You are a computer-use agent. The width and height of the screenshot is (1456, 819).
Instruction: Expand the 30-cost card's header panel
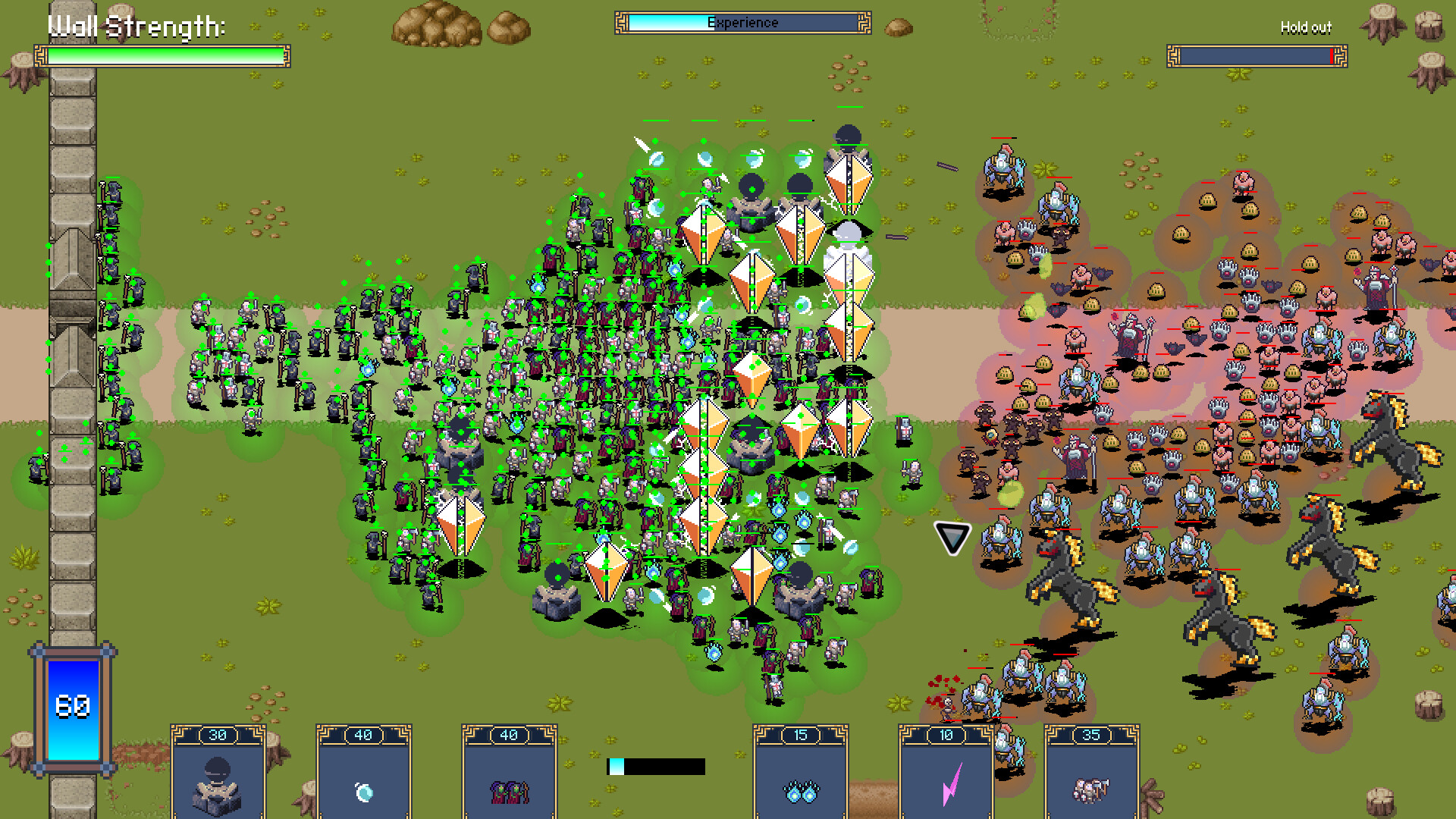[218, 734]
